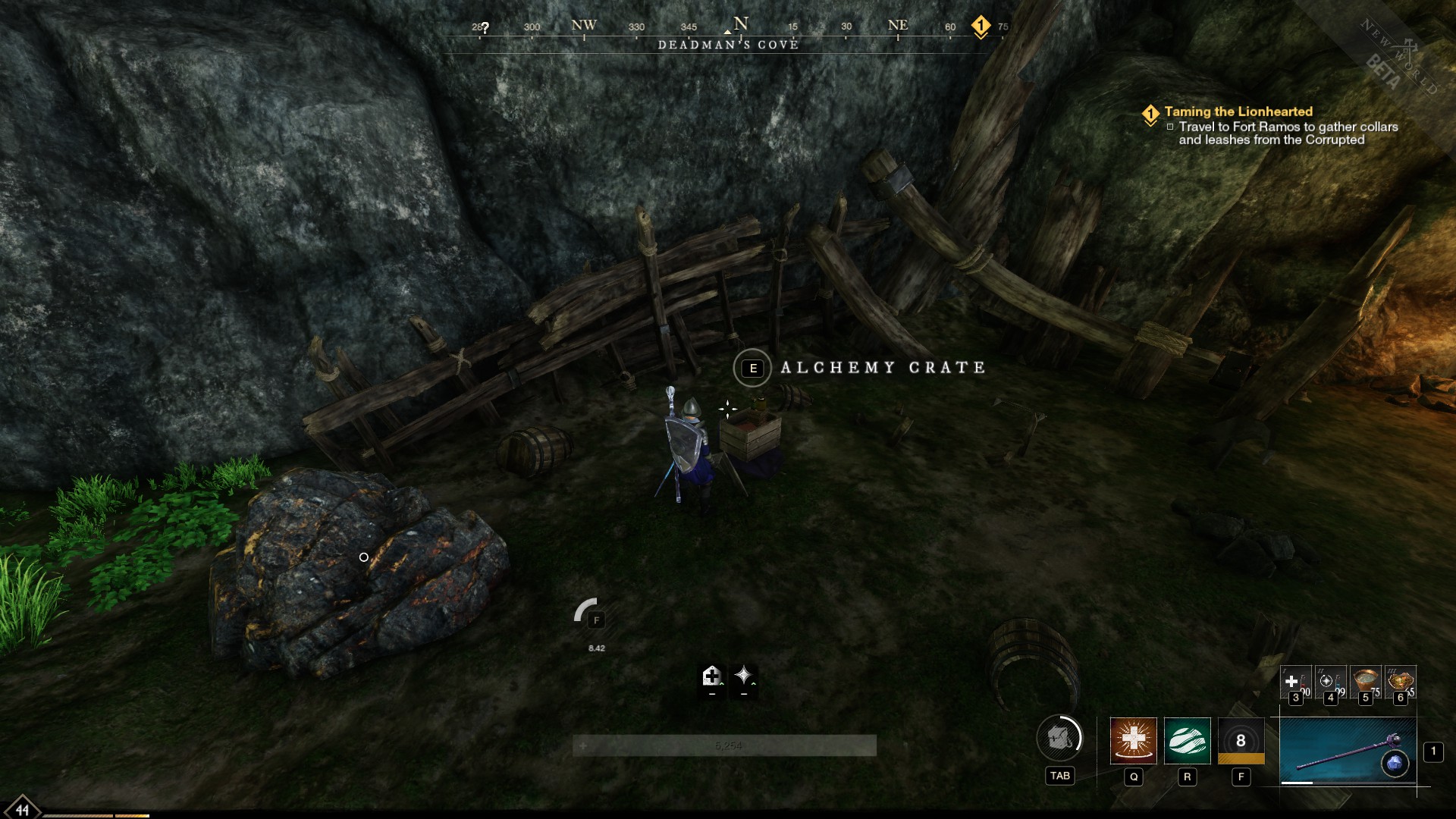Click the Deadman's Cove location label
The image size is (1456, 819).
(x=728, y=45)
